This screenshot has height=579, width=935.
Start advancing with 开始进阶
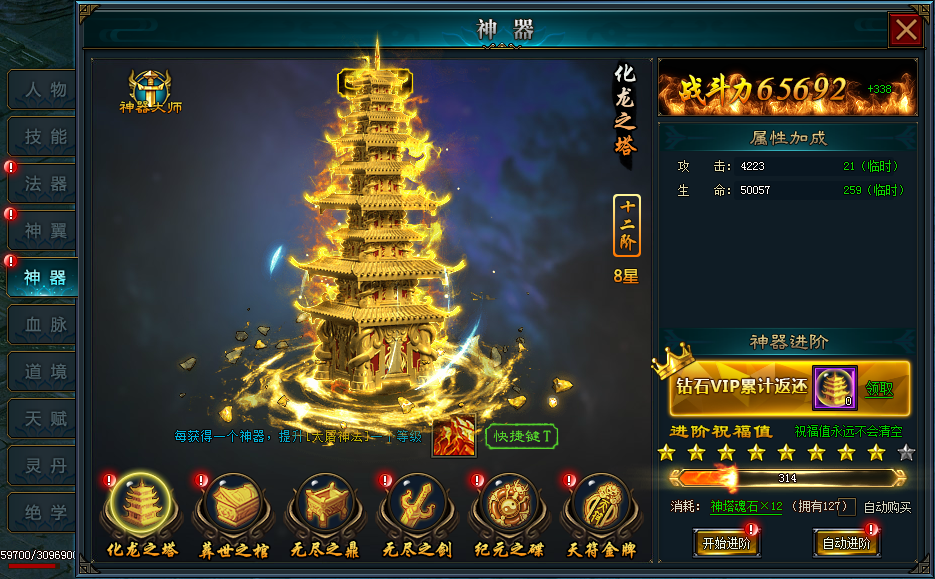(x=726, y=544)
